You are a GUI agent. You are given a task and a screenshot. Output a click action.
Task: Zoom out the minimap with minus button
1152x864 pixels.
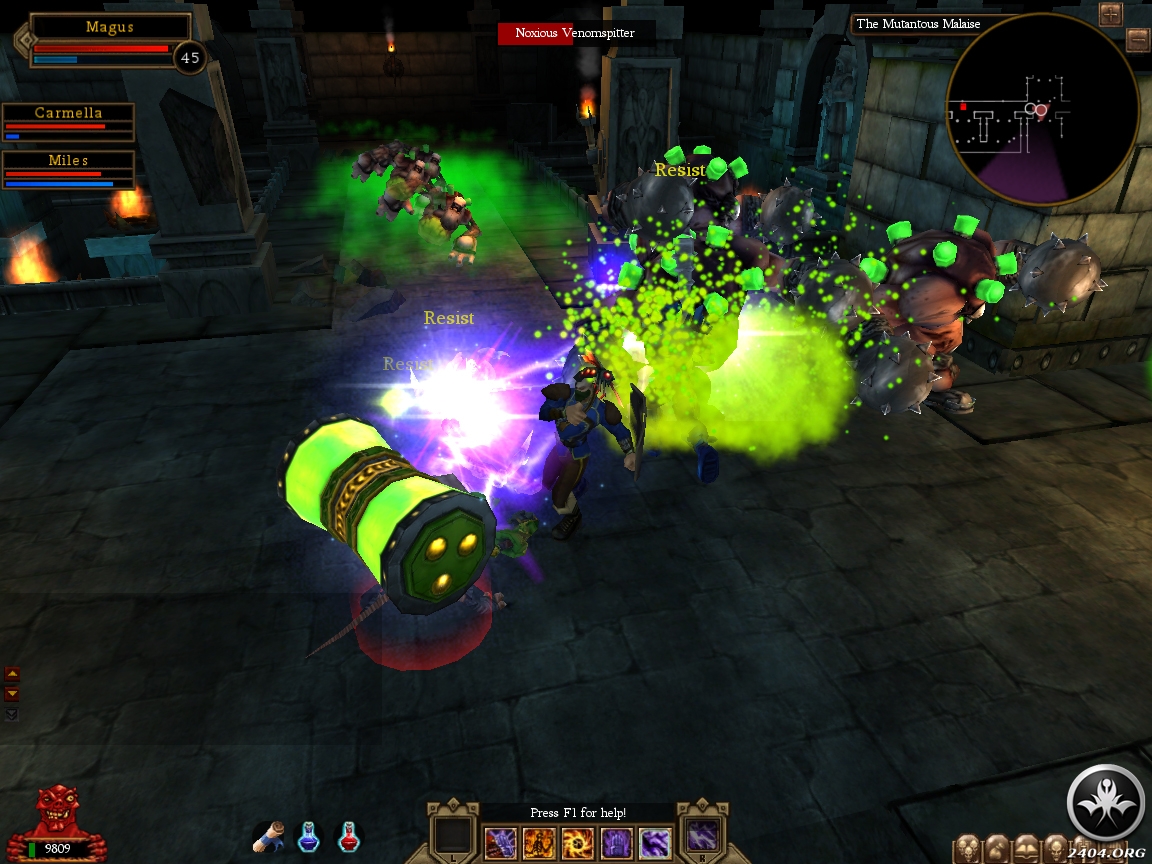[x=1137, y=40]
